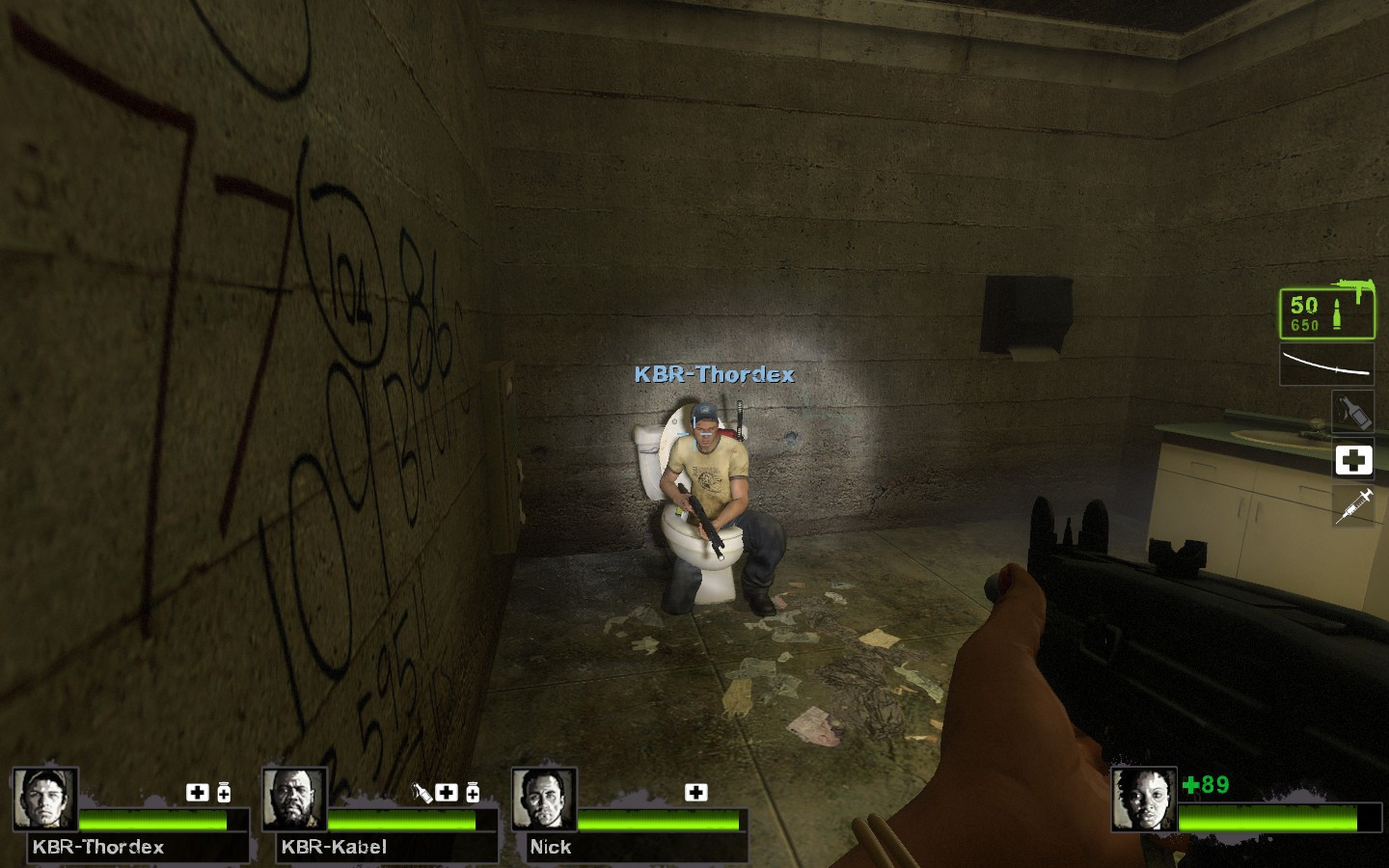Click KBR-Kabel's teammate portrait

point(294,799)
